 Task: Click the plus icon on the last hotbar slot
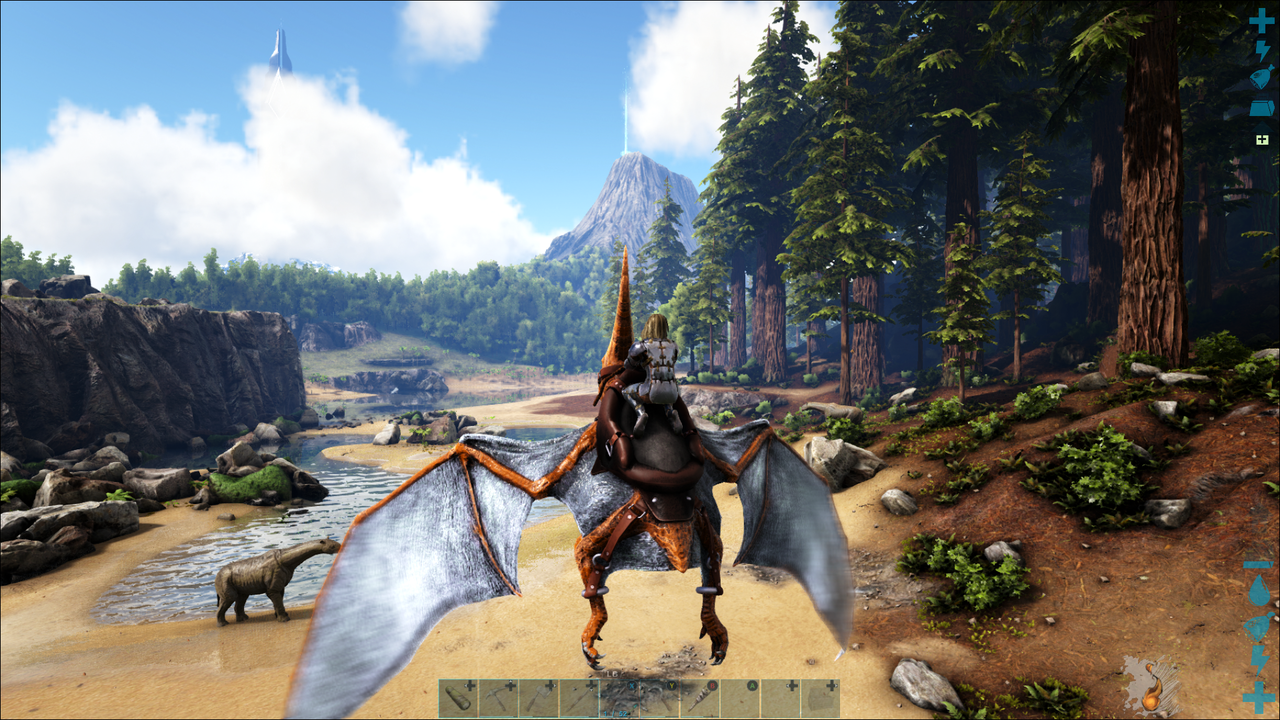pos(830,685)
